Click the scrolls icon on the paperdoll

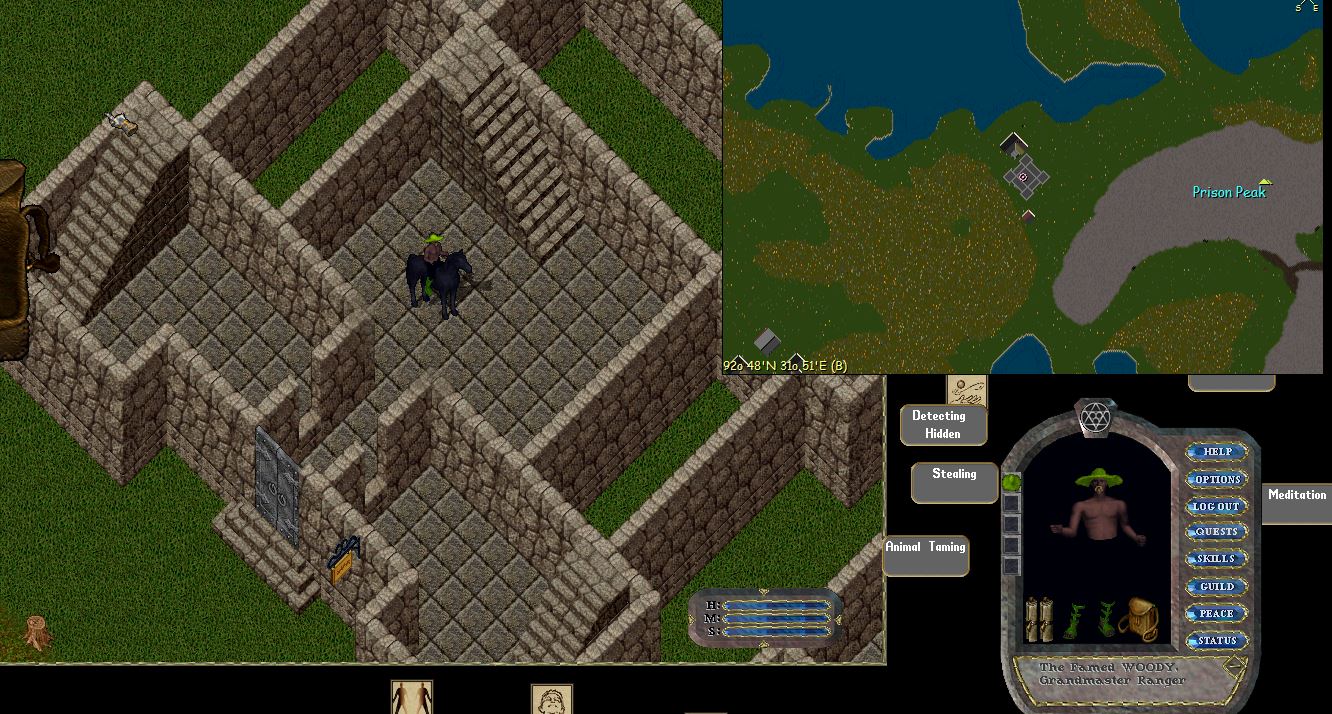pos(1039,619)
